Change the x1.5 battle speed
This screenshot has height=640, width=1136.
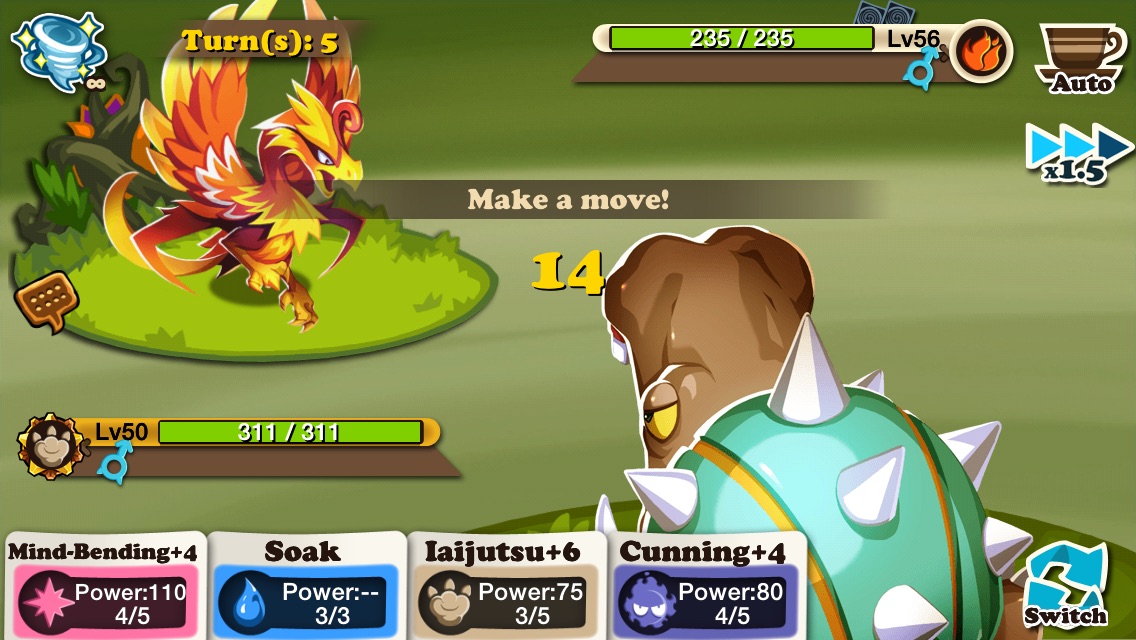[x=1078, y=153]
